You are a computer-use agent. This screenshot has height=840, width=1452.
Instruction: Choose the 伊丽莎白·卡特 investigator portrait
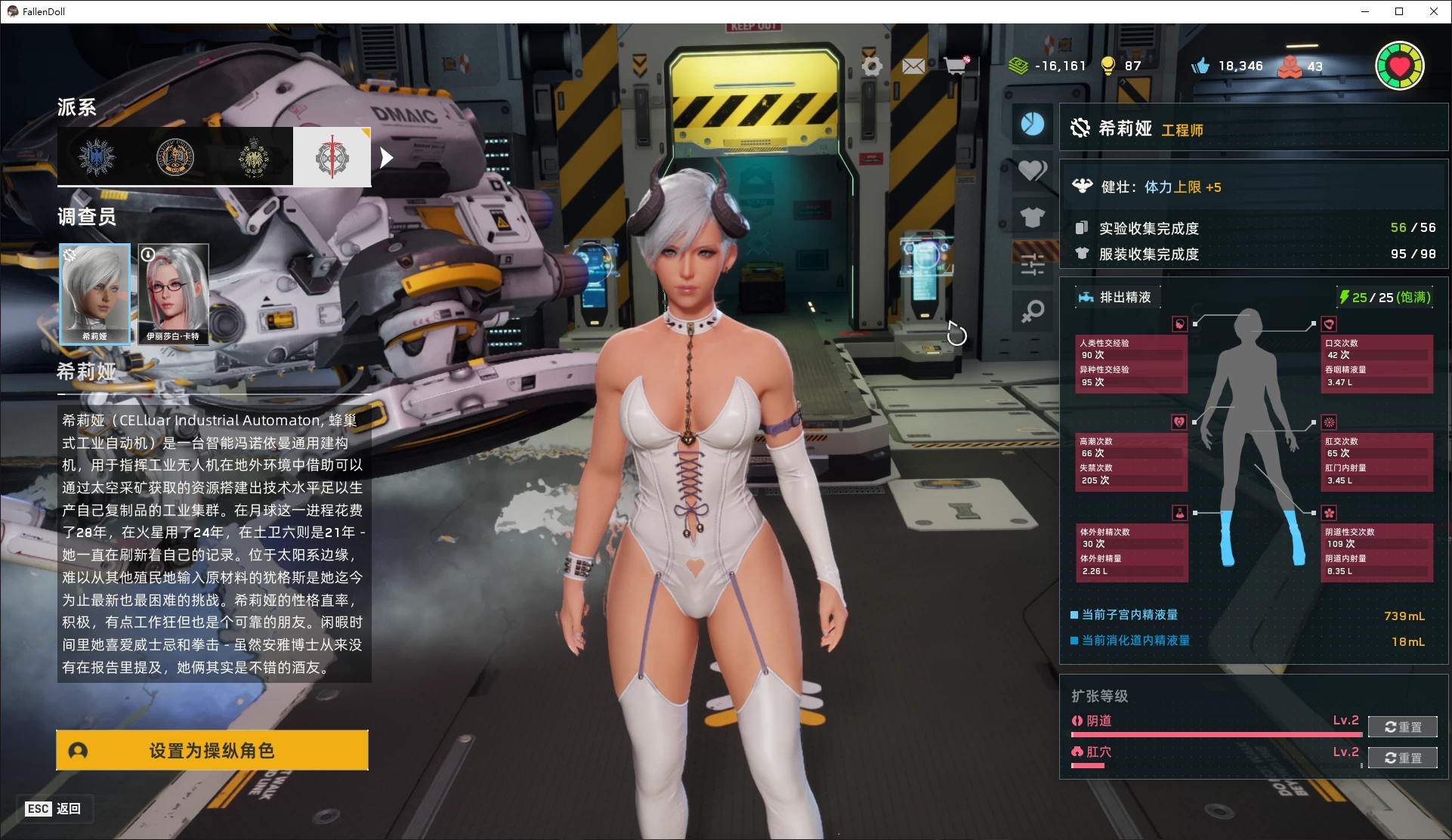click(173, 294)
